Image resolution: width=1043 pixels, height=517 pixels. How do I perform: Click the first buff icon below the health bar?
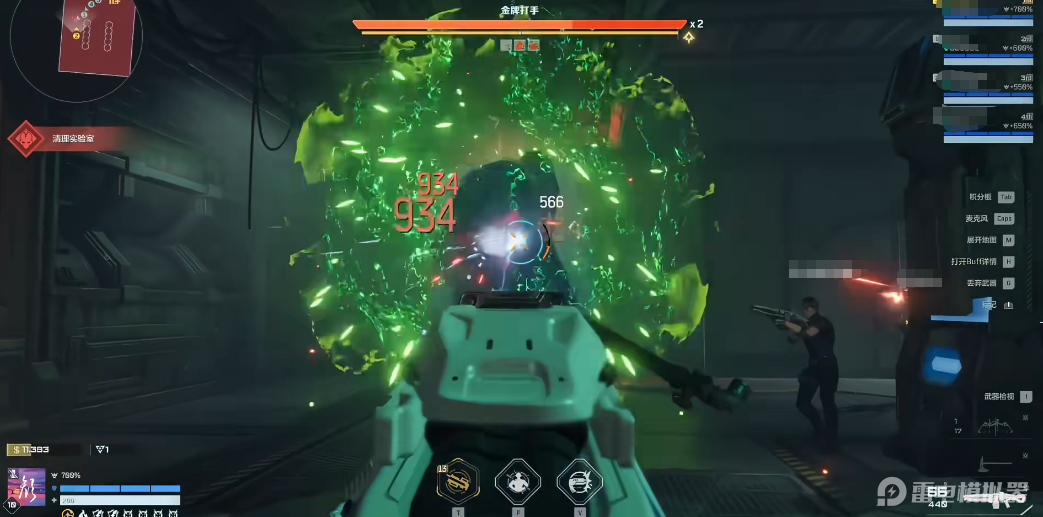[x=67, y=514]
